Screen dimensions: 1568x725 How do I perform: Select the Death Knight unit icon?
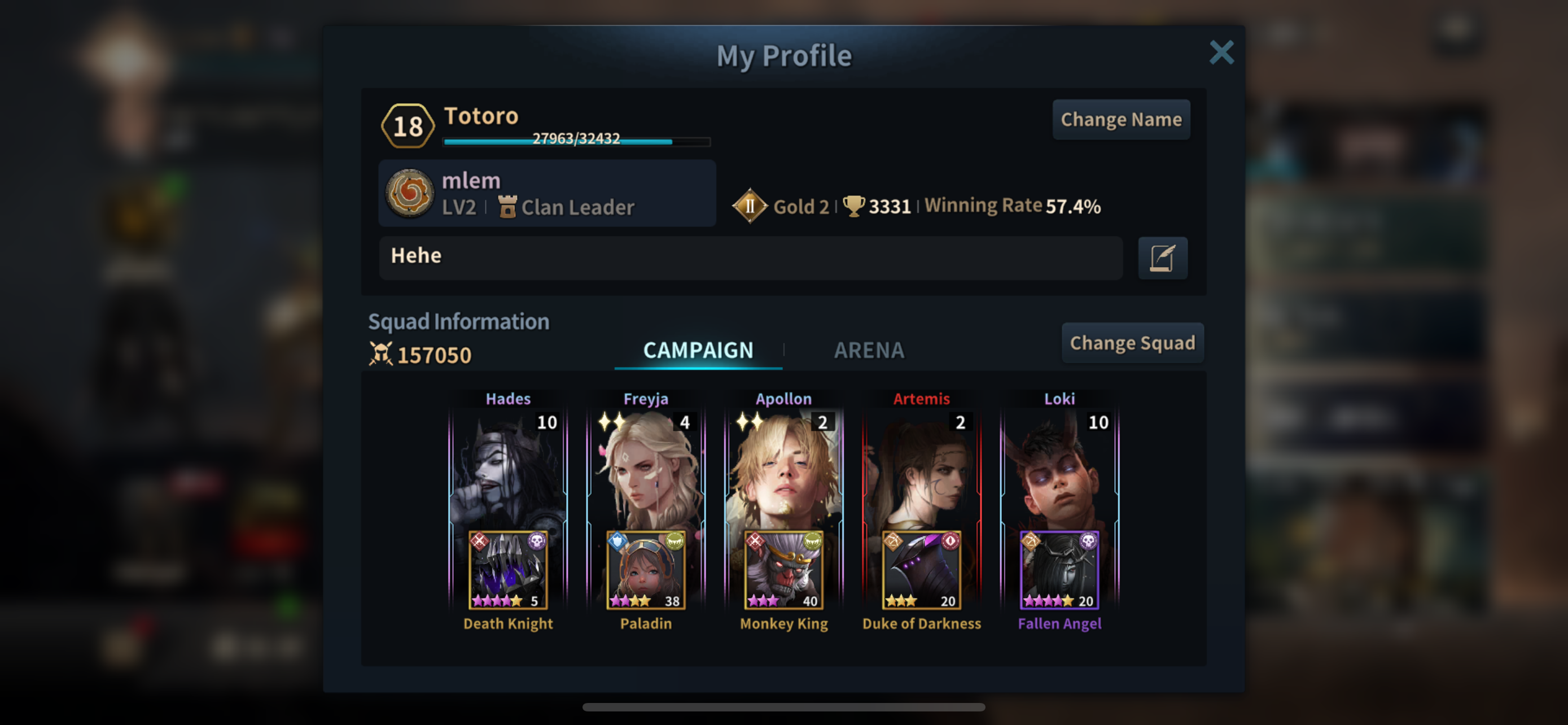508,570
